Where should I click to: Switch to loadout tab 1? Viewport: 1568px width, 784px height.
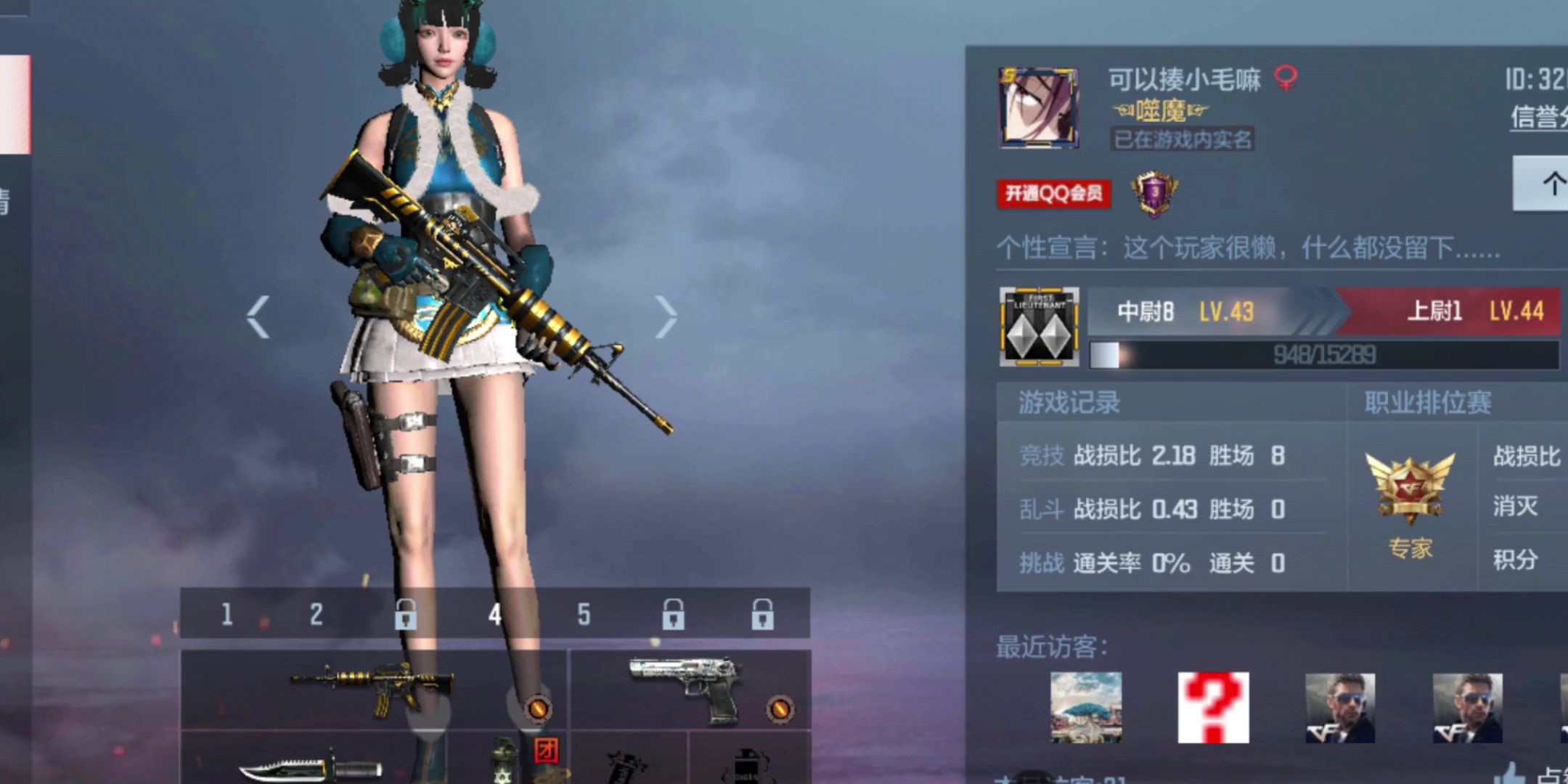pyautogui.click(x=227, y=615)
